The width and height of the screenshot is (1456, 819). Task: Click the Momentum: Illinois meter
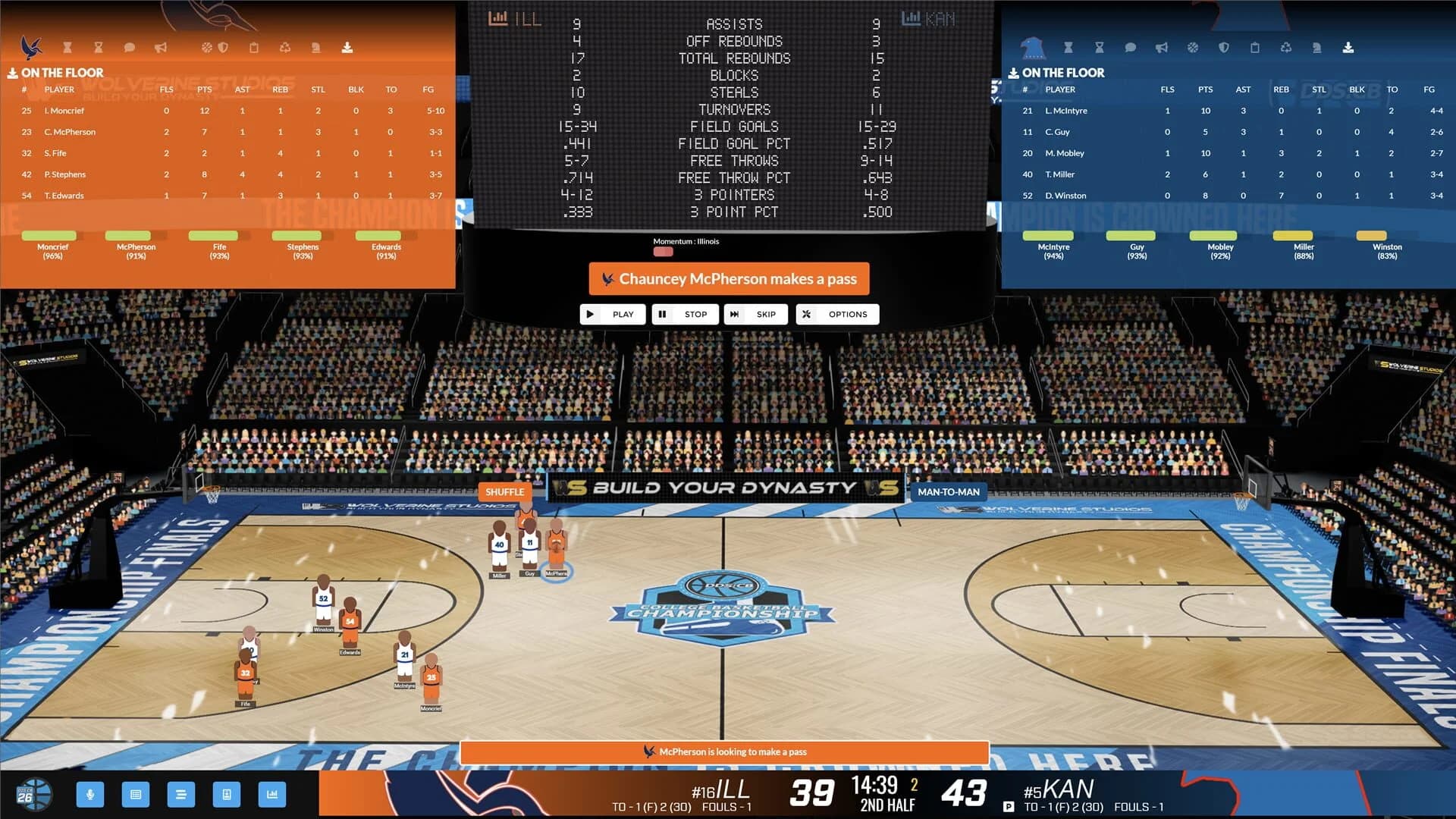click(664, 250)
